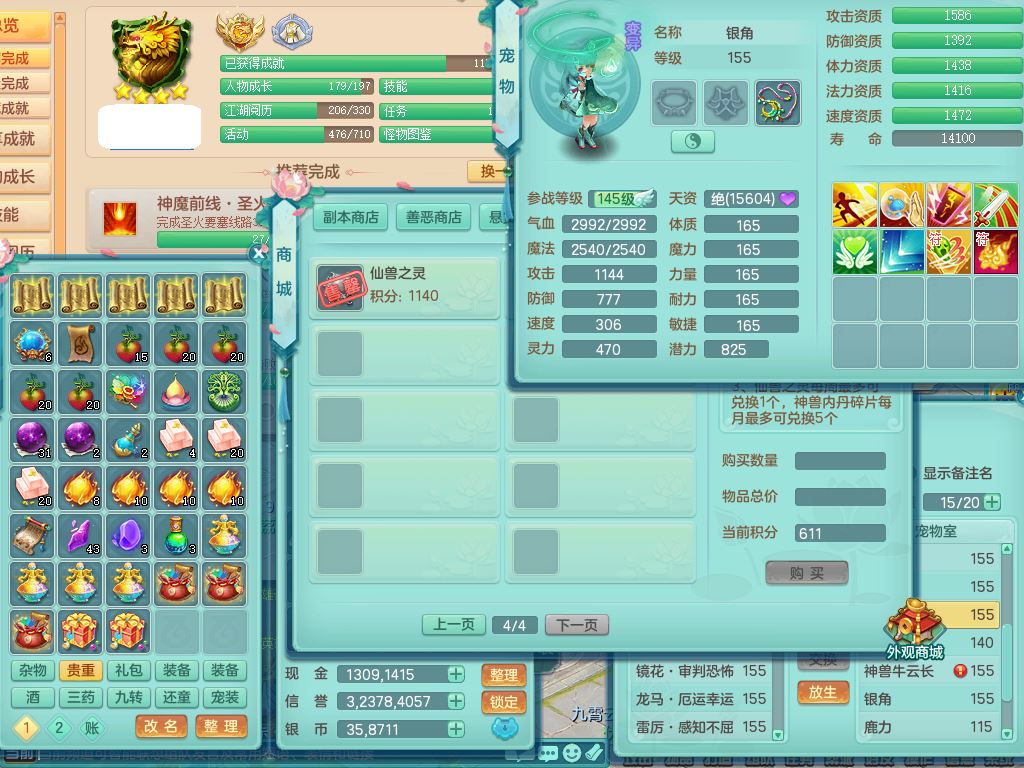Click the yin-yang button under pet equipment

tap(692, 142)
